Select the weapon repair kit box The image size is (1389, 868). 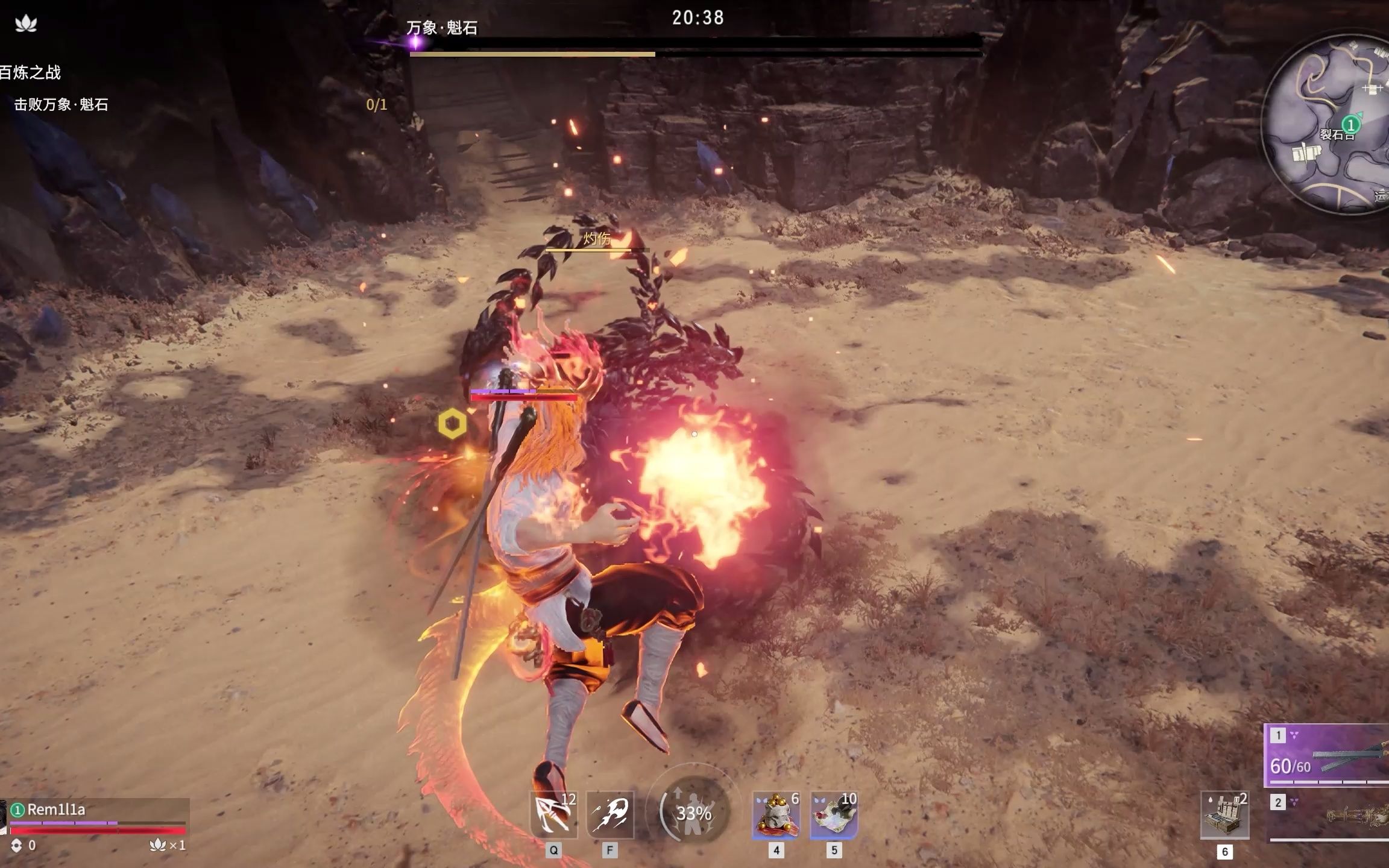[1224, 816]
